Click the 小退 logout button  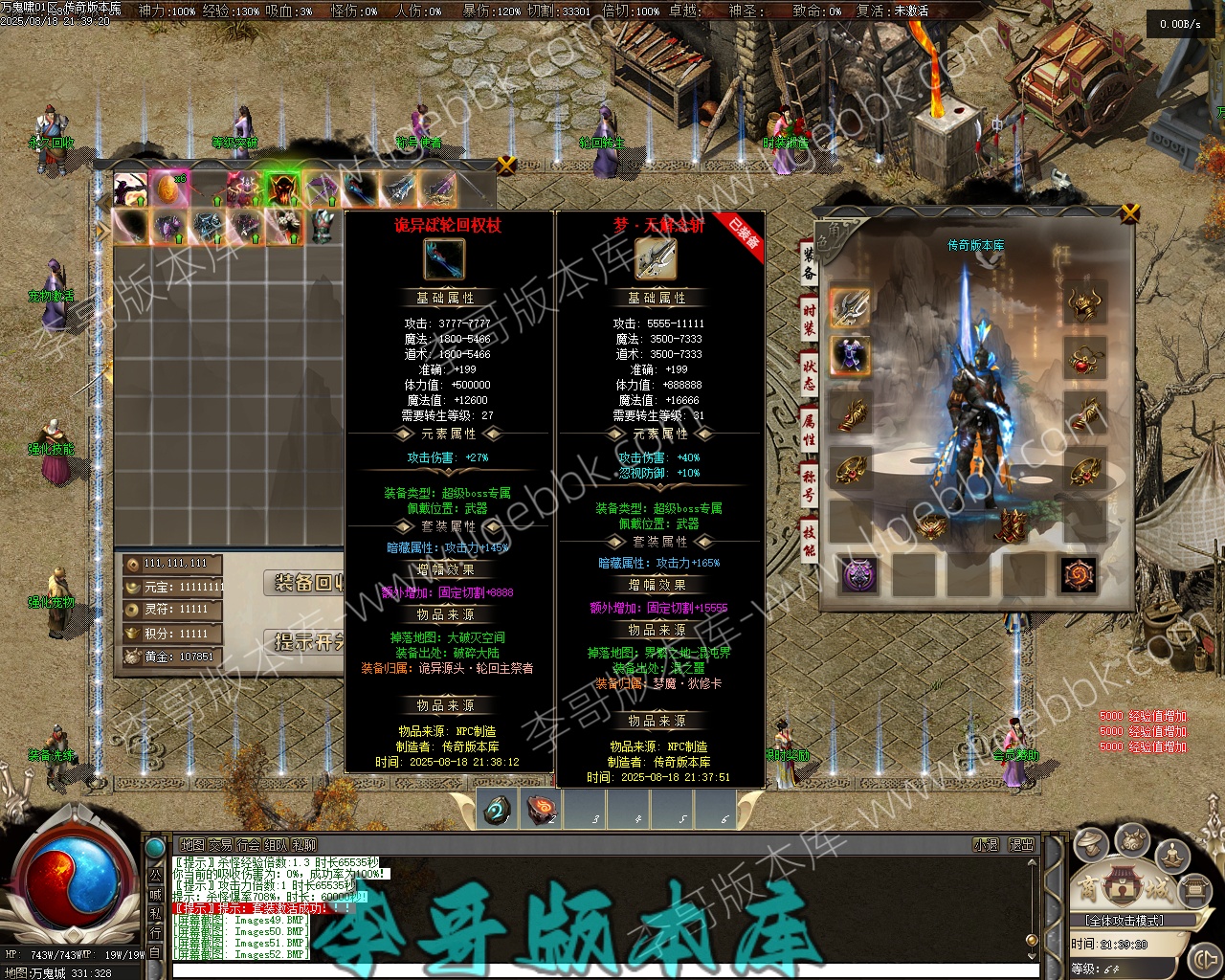tap(986, 845)
